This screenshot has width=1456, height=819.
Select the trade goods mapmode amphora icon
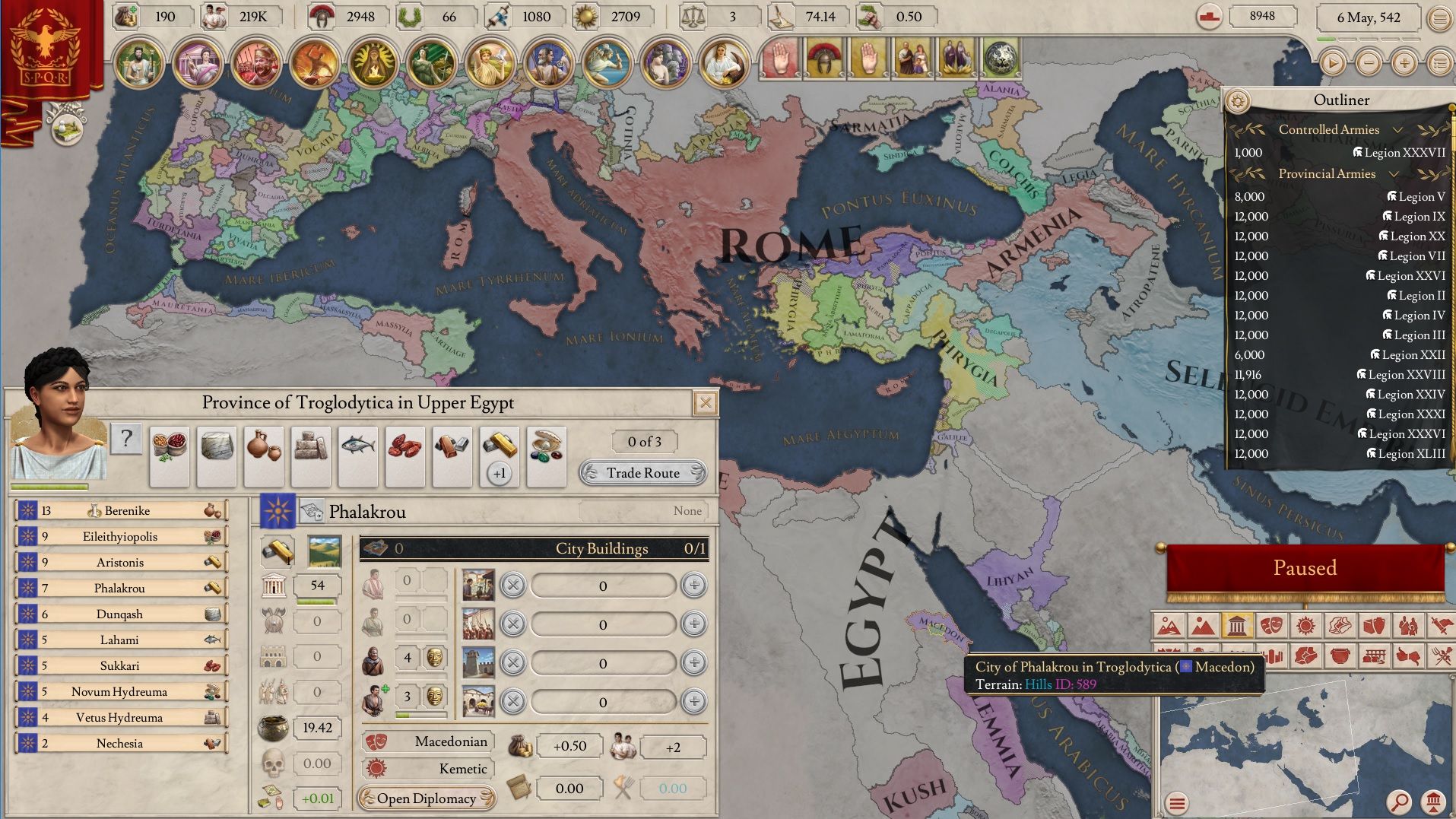tap(1373, 625)
